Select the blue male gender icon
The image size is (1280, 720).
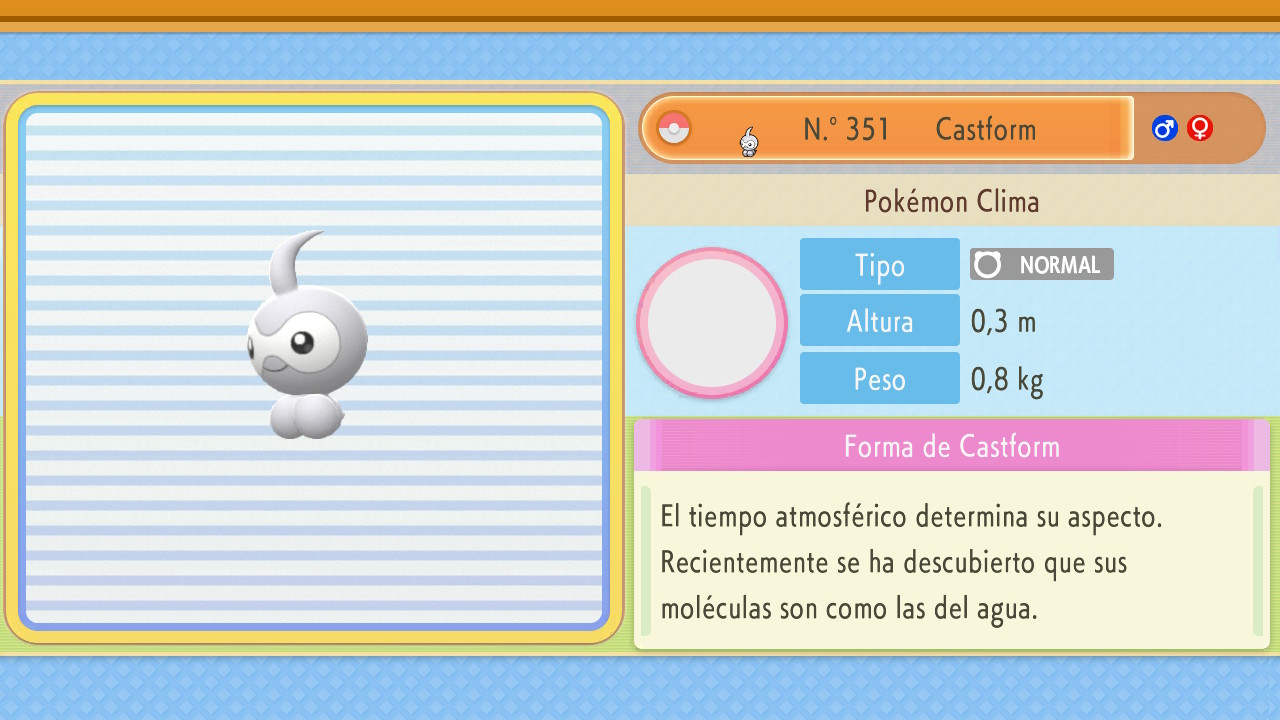1164,128
